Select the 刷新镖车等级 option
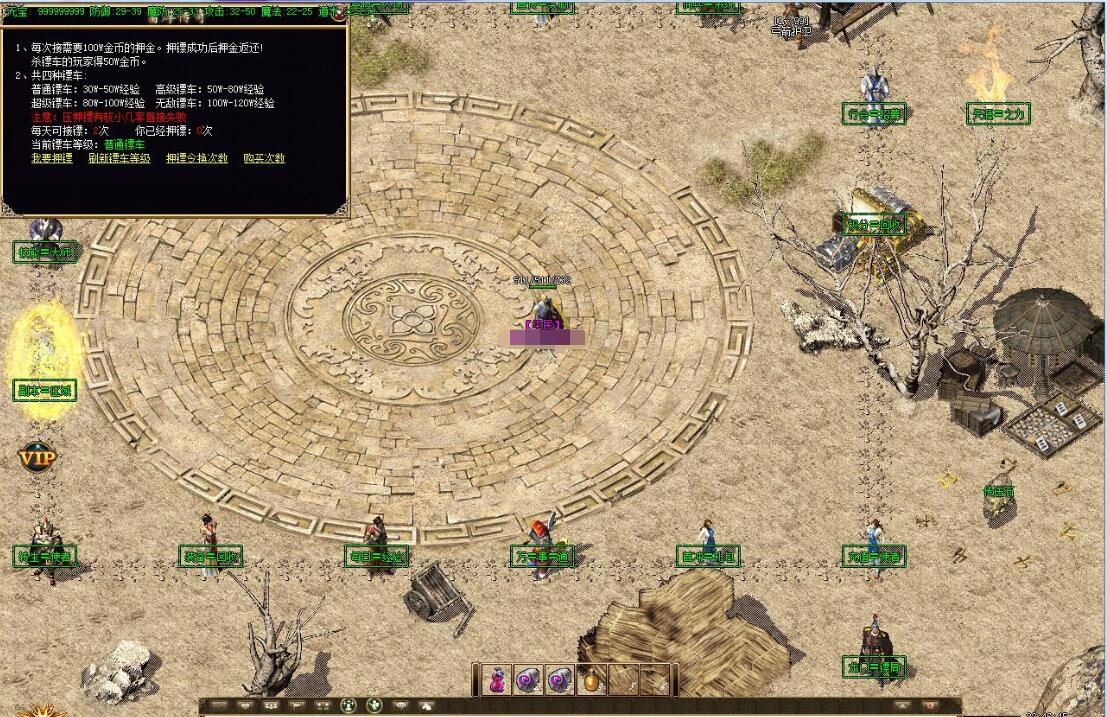Screen dimensions: 1107x717 (119, 159)
